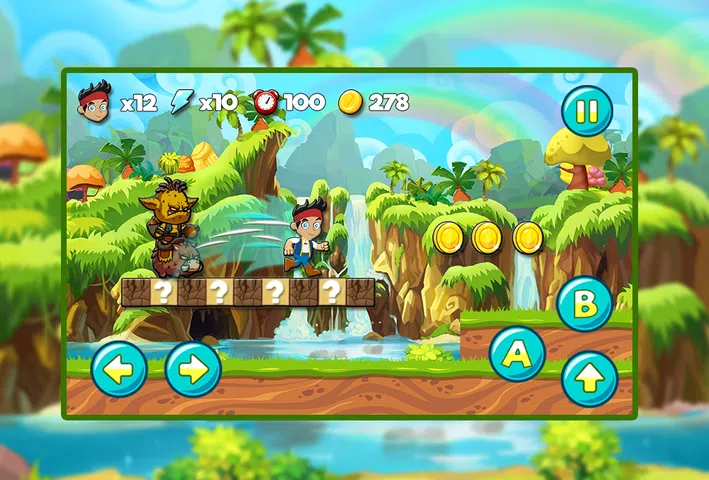This screenshot has height=480, width=709.
Task: Tap the left arrow move button
Action: [x=119, y=369]
